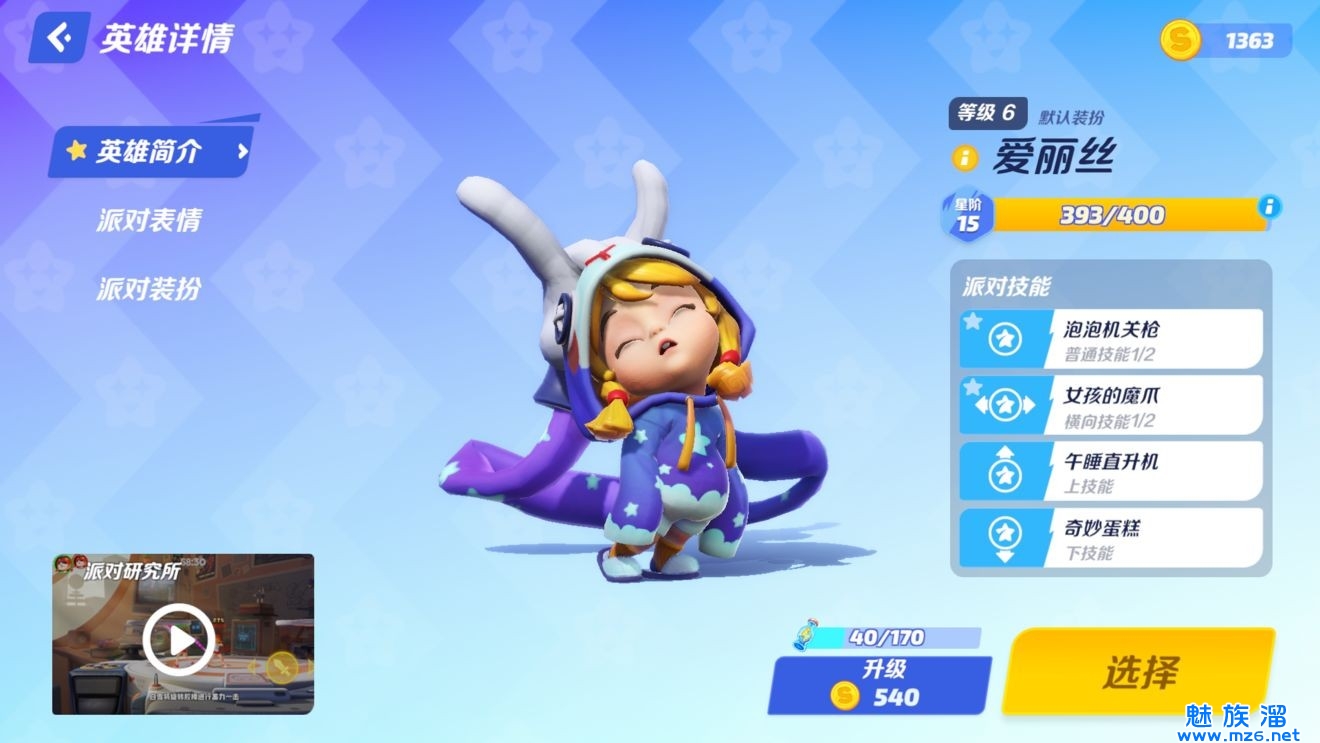Play the 派对研究所 video
The image size is (1320, 743).
(179, 638)
